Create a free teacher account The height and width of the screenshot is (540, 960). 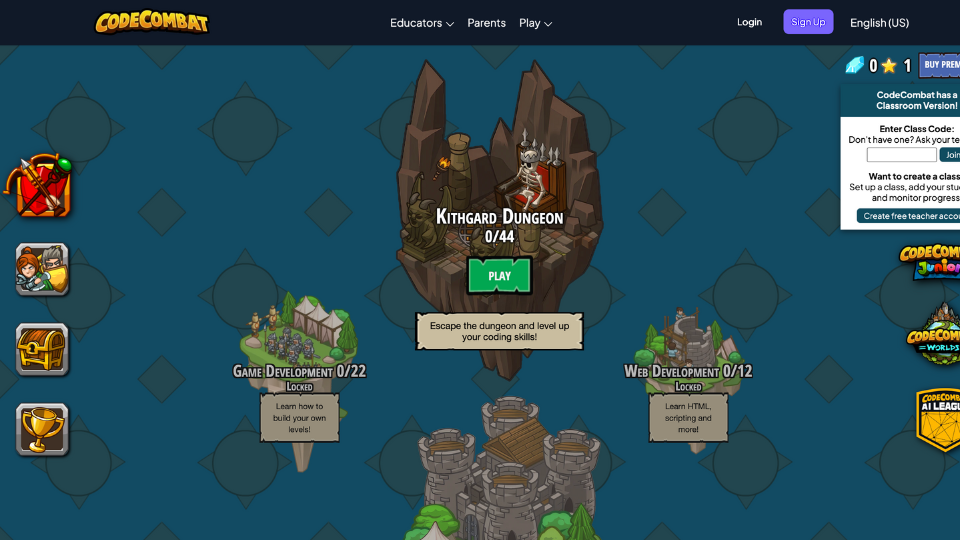(909, 216)
